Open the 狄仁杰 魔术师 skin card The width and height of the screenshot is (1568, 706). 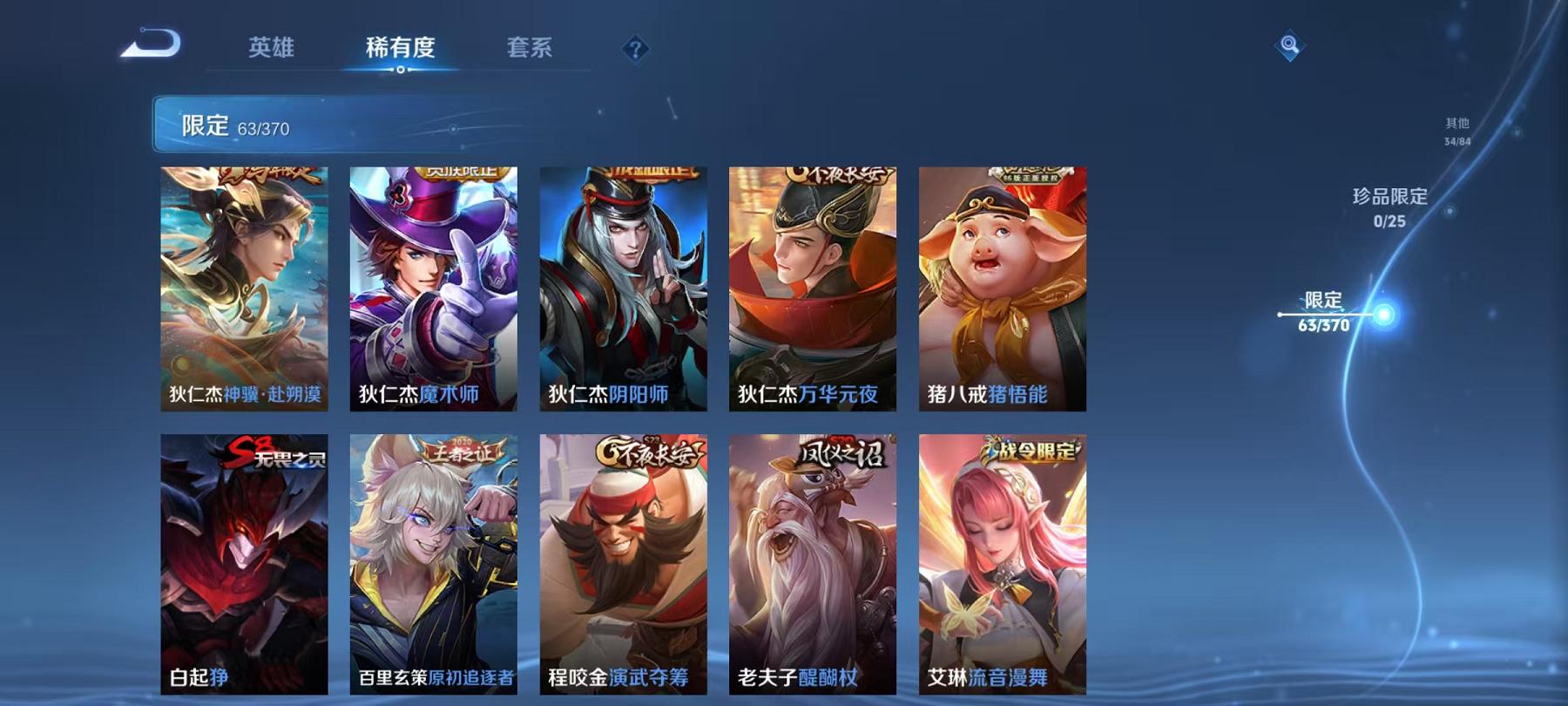435,288
